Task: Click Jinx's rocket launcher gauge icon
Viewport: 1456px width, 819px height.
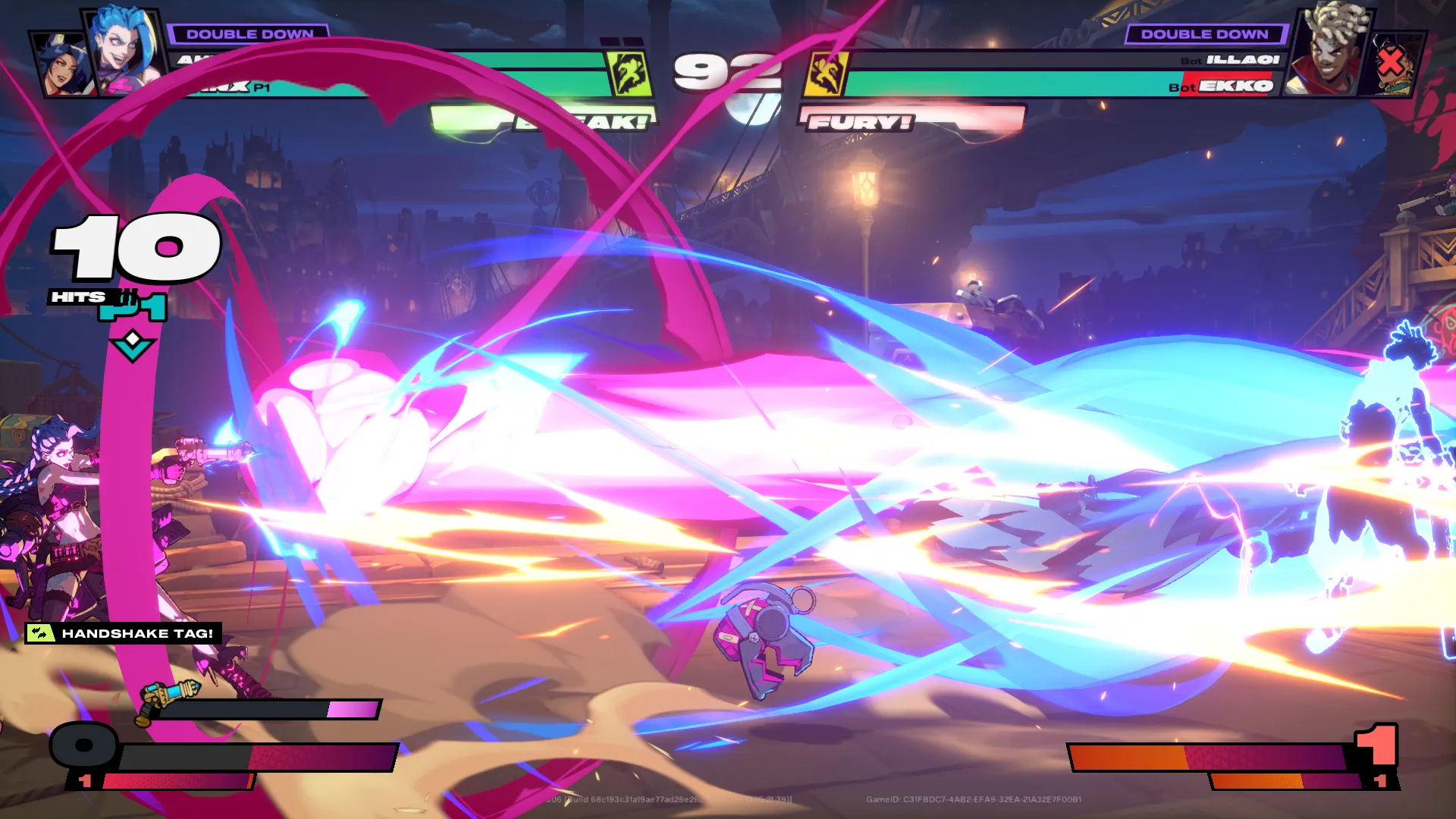Action: coord(168,699)
